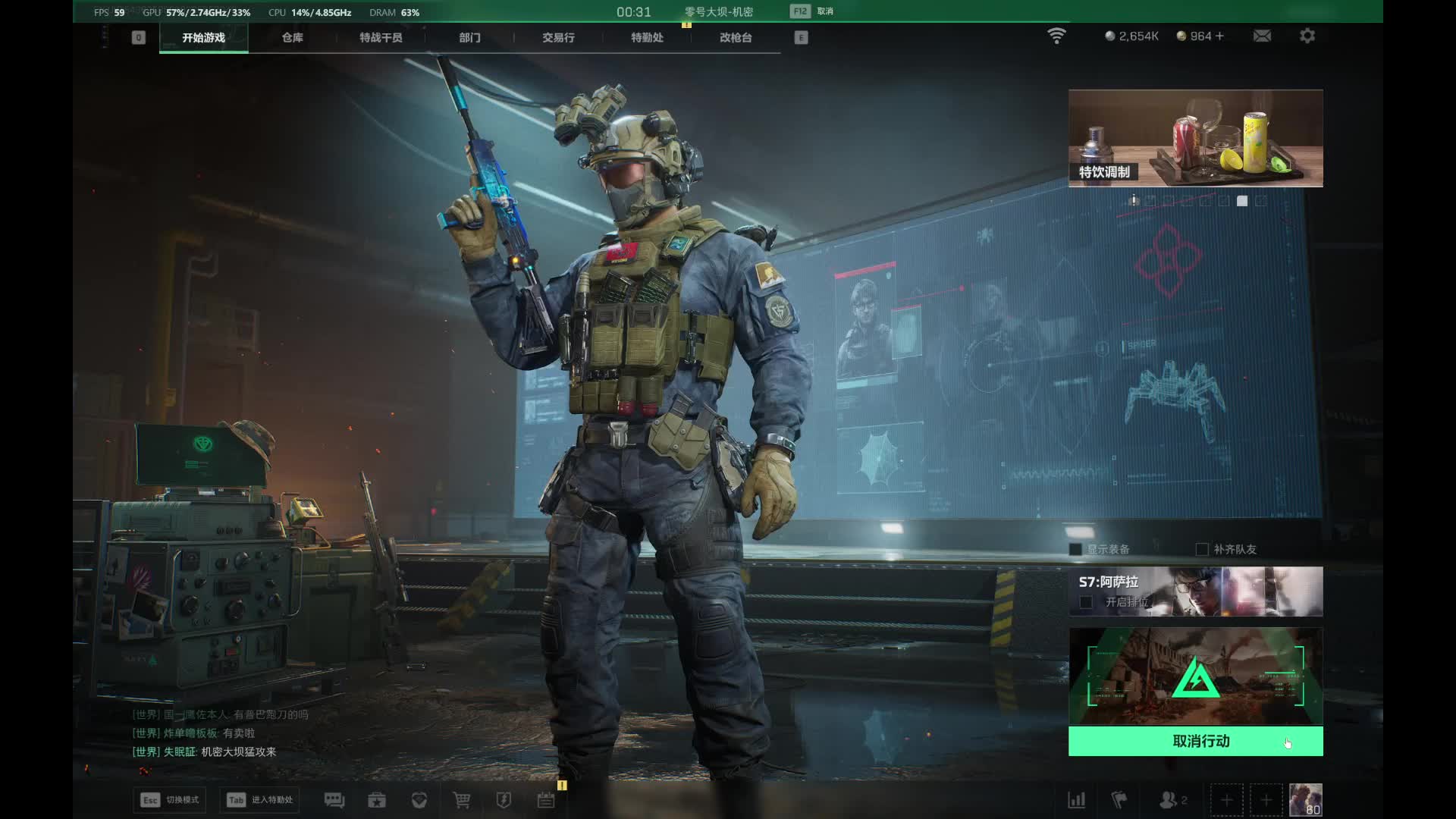Open the mail envelope icon
This screenshot has height=819, width=1456.
[x=1262, y=36]
